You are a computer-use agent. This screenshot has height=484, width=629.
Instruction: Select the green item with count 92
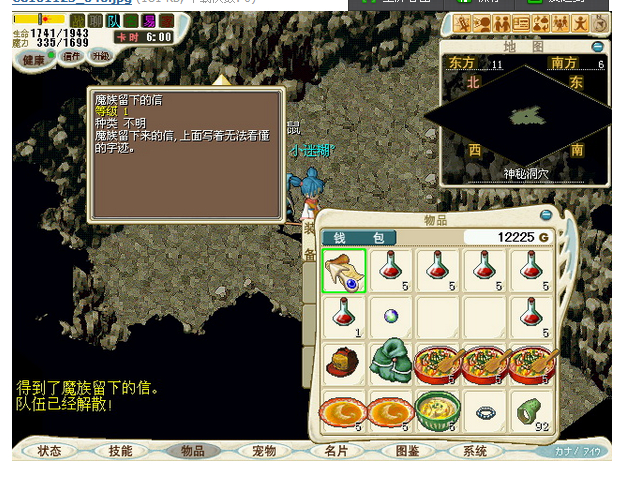(x=532, y=409)
